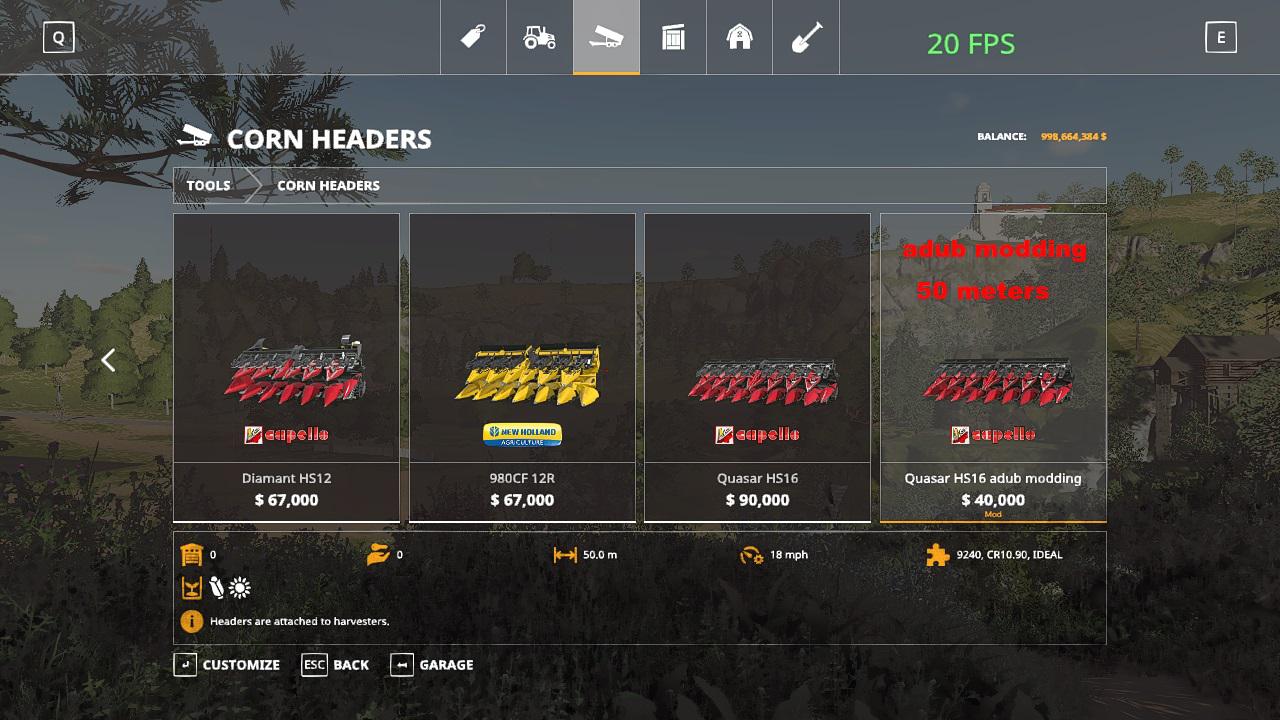
Task: Select the trailer tools tab
Action: click(x=606, y=38)
